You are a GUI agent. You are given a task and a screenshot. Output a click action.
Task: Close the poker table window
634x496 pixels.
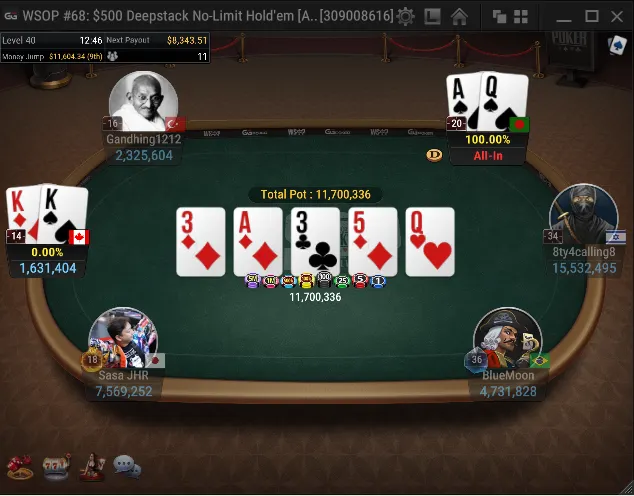pyautogui.click(x=617, y=16)
